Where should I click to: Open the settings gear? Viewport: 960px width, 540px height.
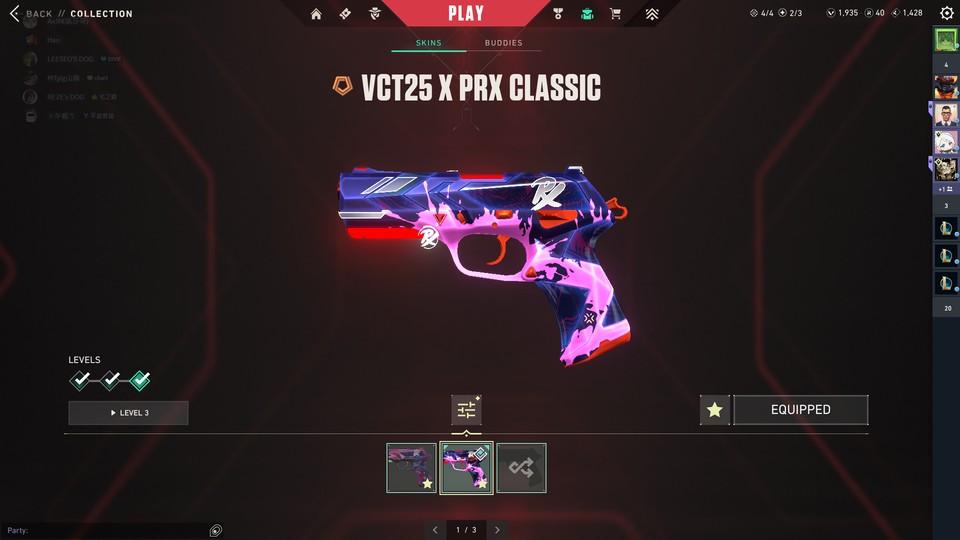(946, 14)
